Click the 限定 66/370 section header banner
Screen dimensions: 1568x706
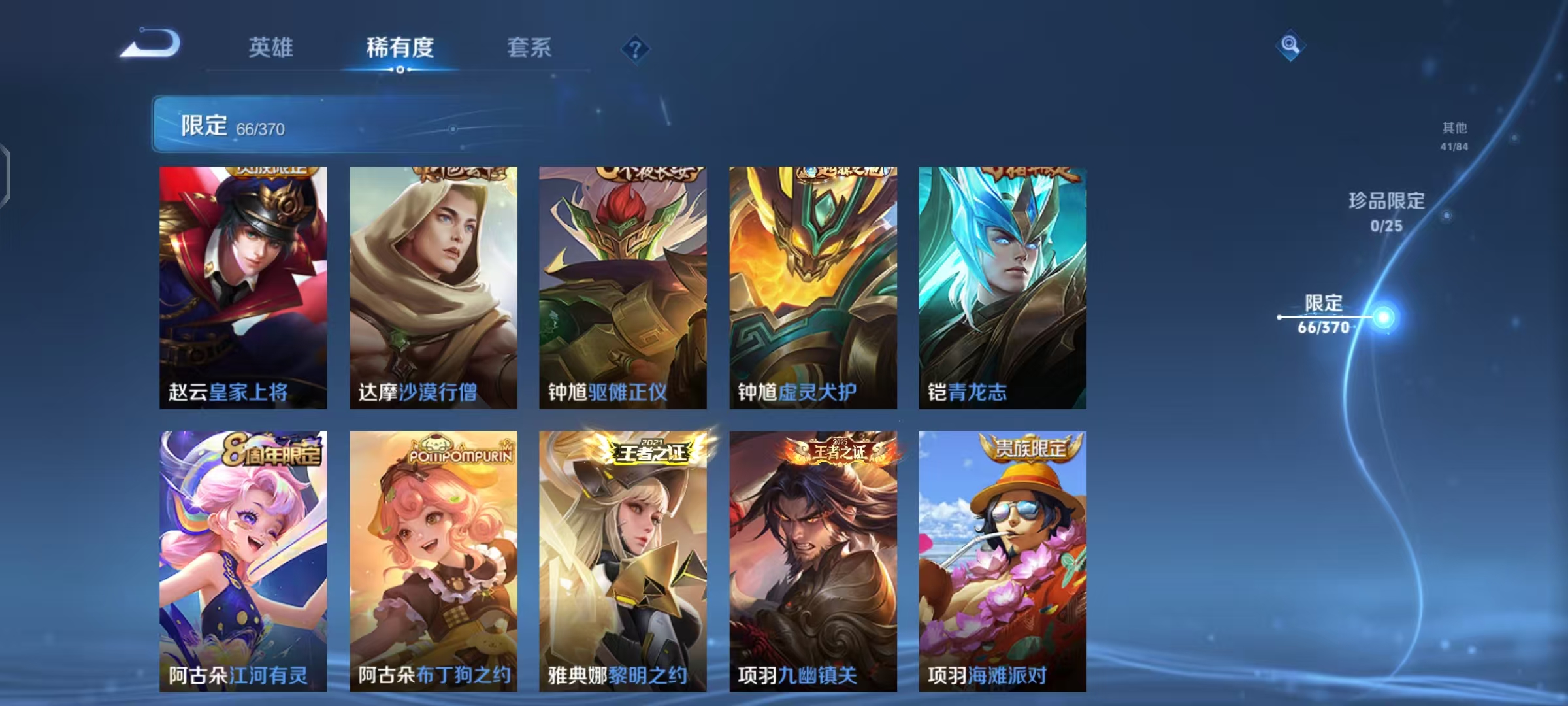pos(340,124)
